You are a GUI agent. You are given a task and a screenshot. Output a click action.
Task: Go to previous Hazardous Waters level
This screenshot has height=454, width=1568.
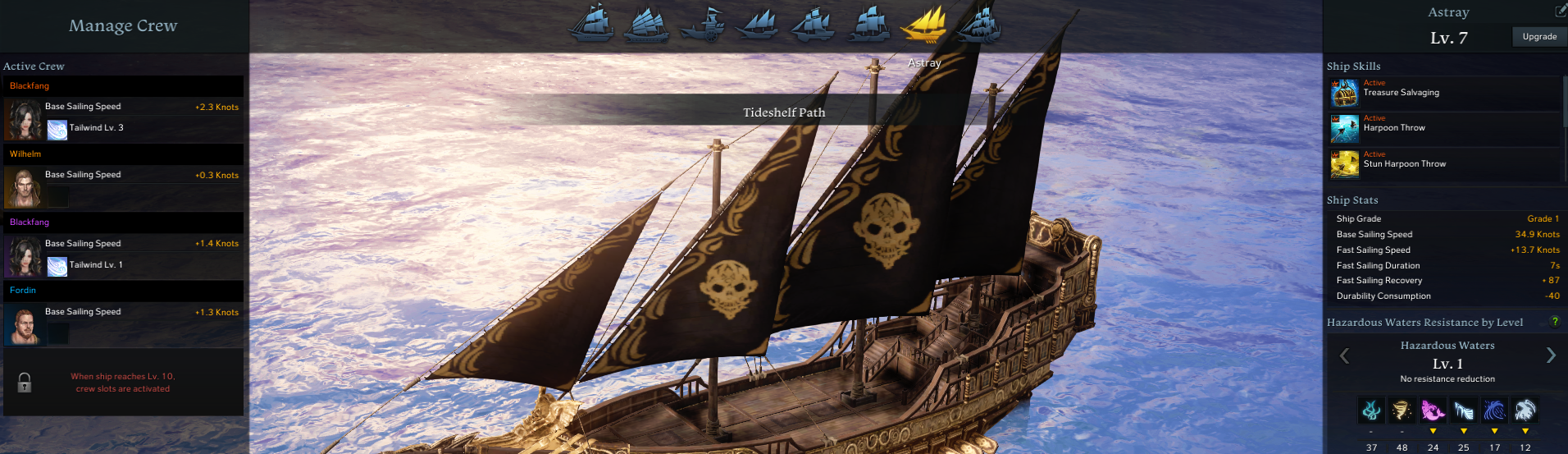(x=1344, y=355)
